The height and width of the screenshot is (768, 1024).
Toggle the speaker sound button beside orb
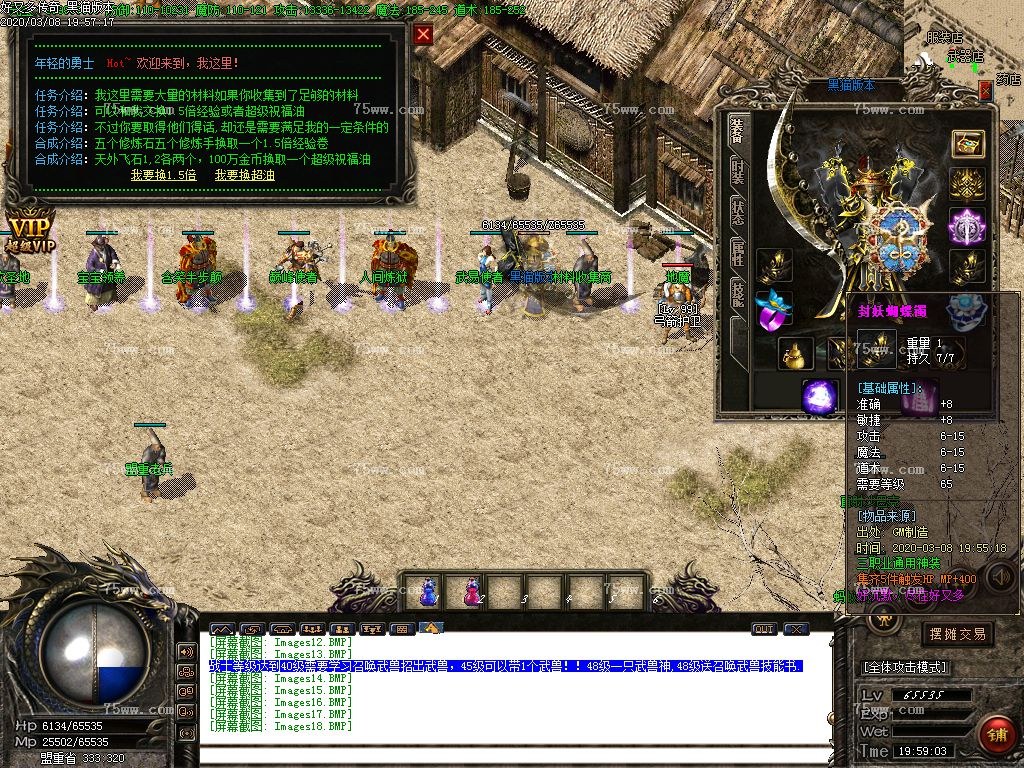186,652
